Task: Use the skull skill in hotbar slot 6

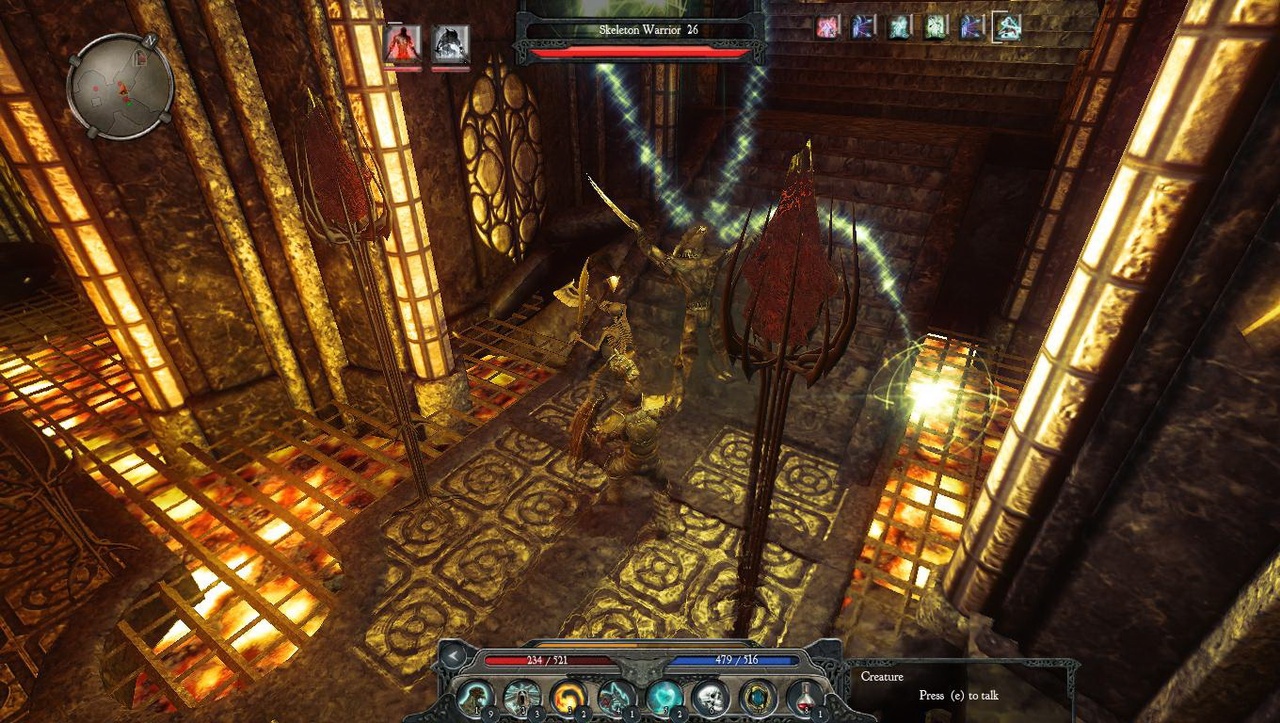Action: click(615, 695)
